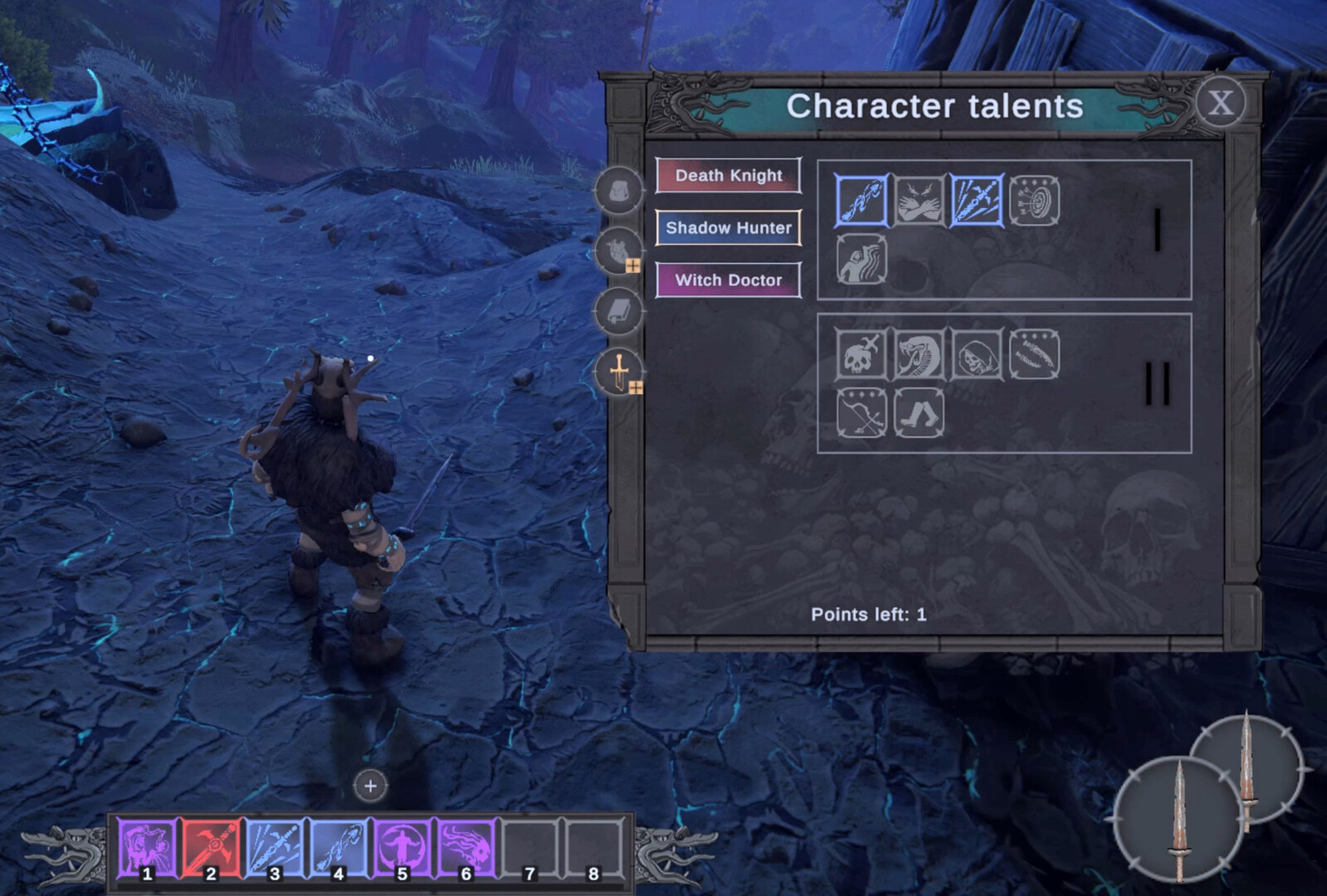The width and height of the screenshot is (1327, 896).
Task: Choose the crossed arms talent
Action: pyautogui.click(x=919, y=201)
